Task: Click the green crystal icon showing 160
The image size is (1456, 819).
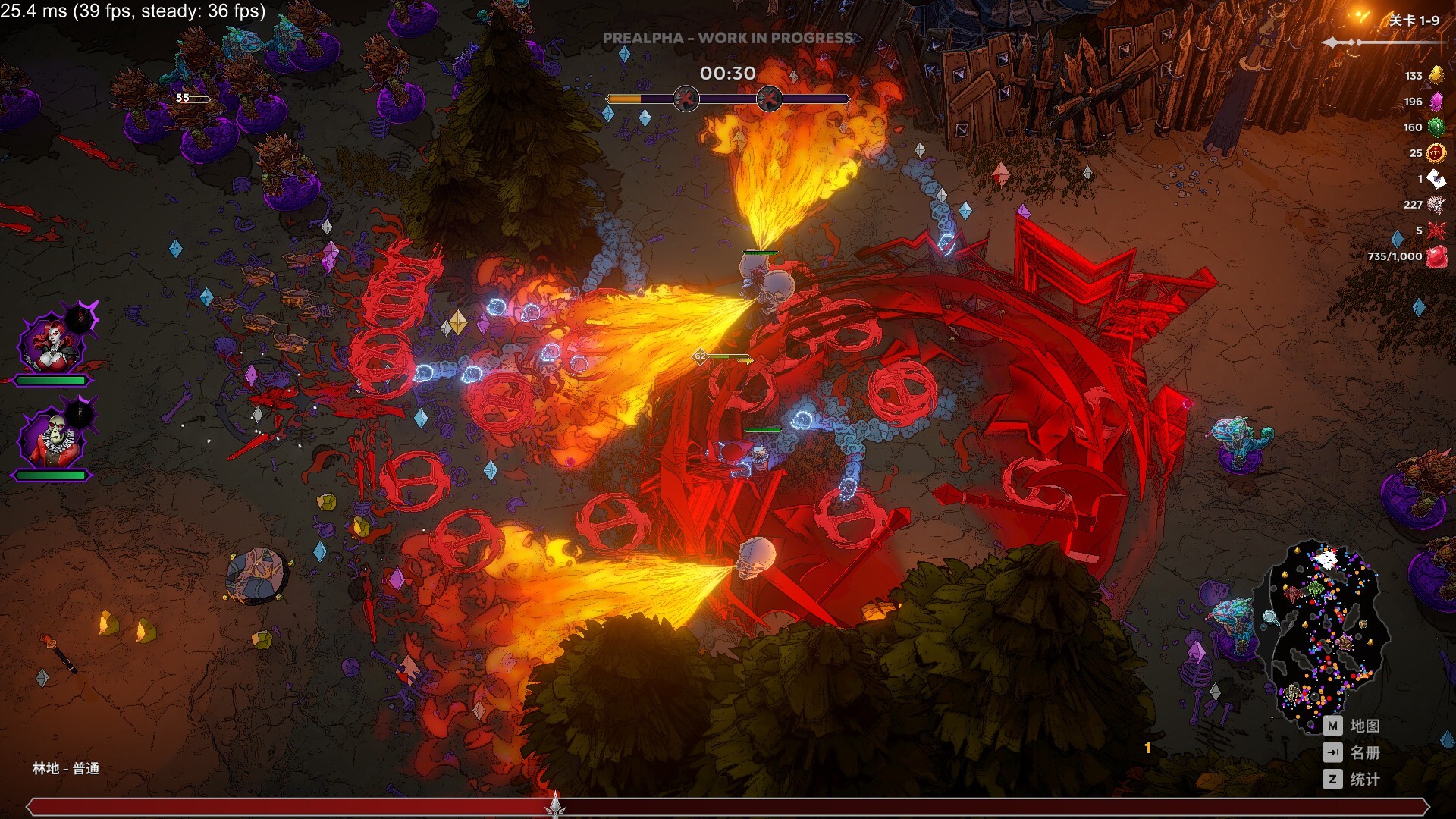Action: [x=1437, y=127]
